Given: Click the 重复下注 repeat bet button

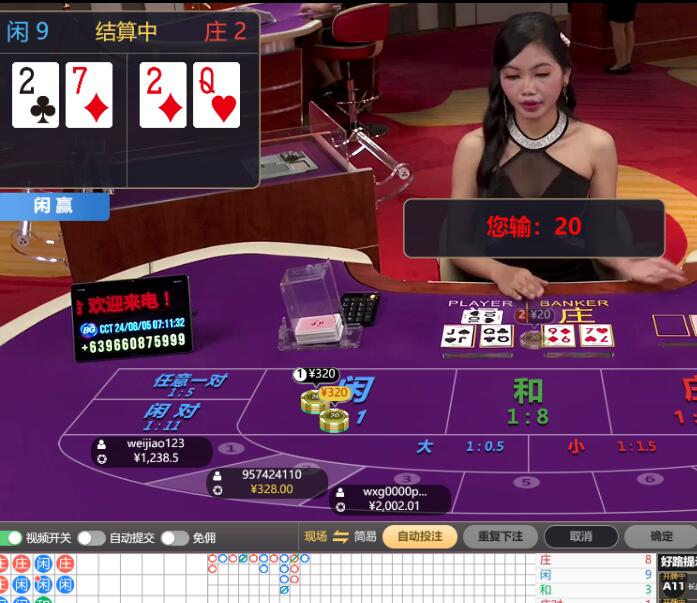Looking at the screenshot, I should [x=500, y=537].
